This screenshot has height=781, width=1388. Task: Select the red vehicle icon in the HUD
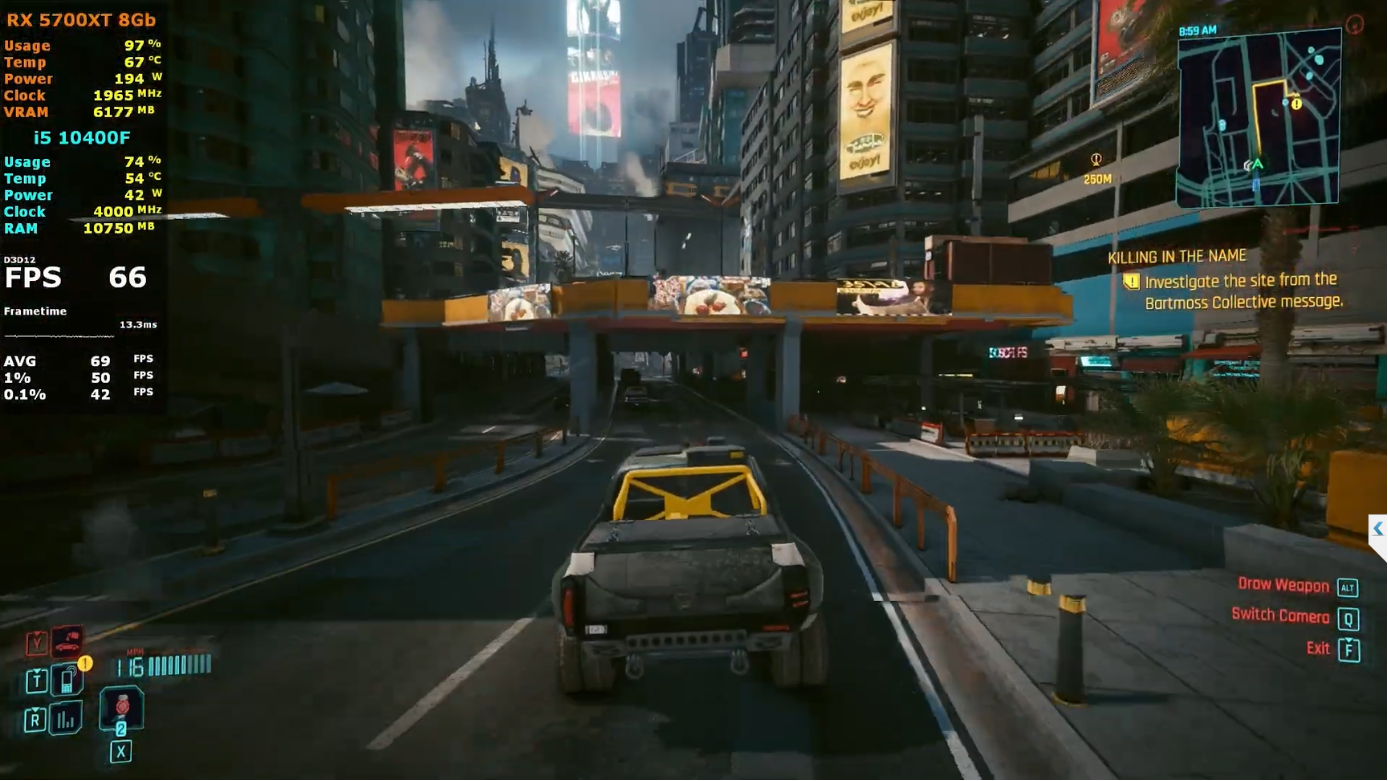pyautogui.click(x=68, y=641)
